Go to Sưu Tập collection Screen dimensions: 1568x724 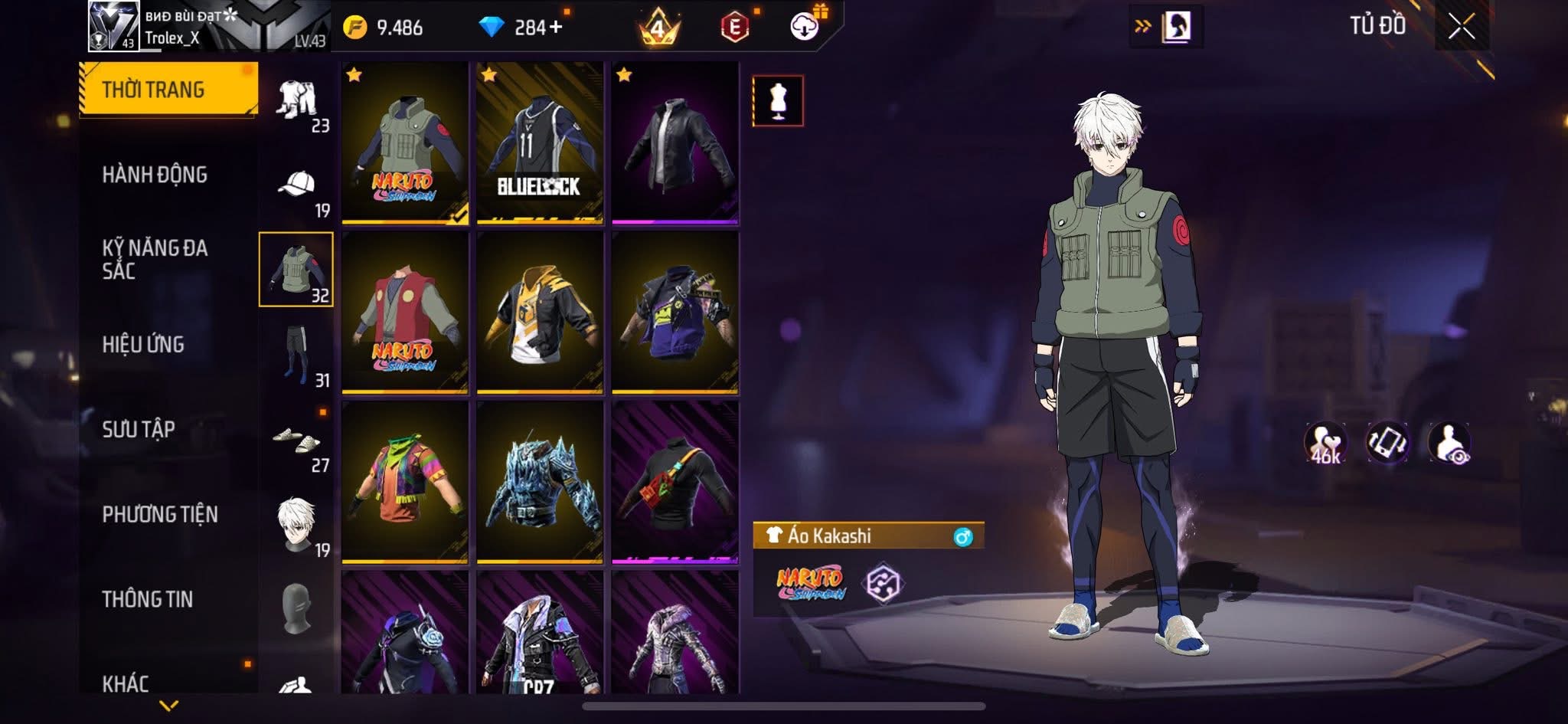(x=139, y=429)
